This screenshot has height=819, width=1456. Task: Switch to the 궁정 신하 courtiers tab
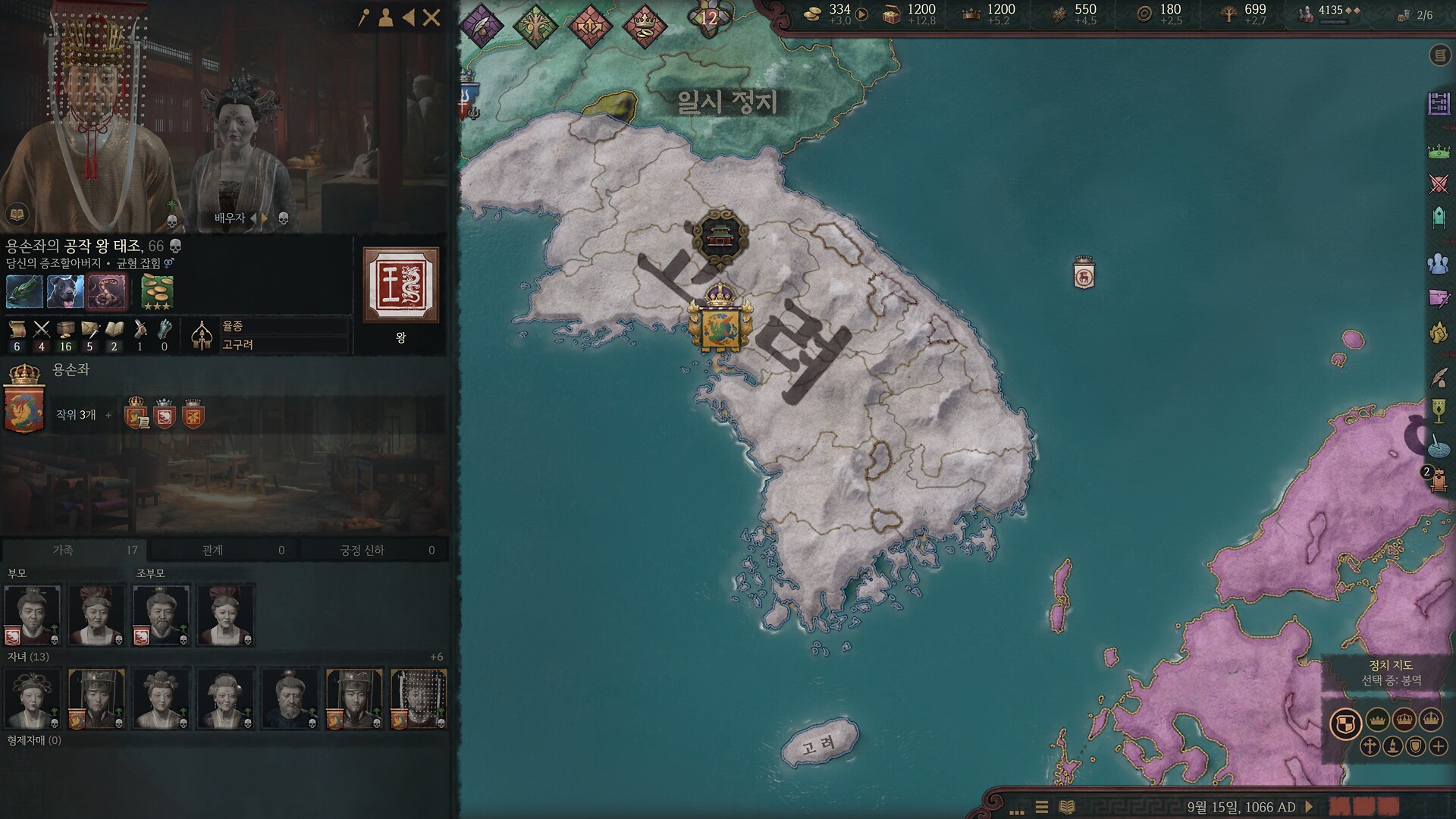[374, 550]
